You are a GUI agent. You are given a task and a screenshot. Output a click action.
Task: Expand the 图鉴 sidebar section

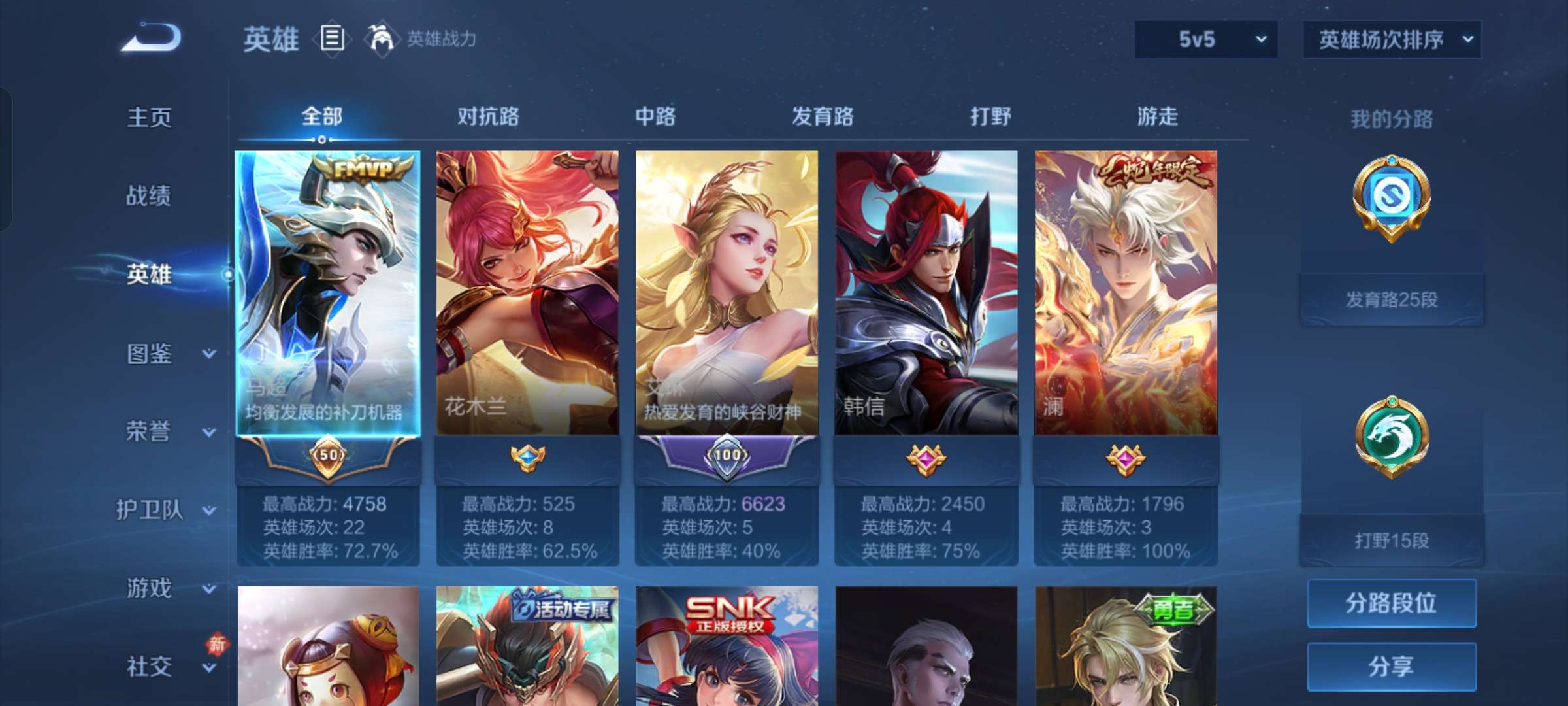click(149, 353)
